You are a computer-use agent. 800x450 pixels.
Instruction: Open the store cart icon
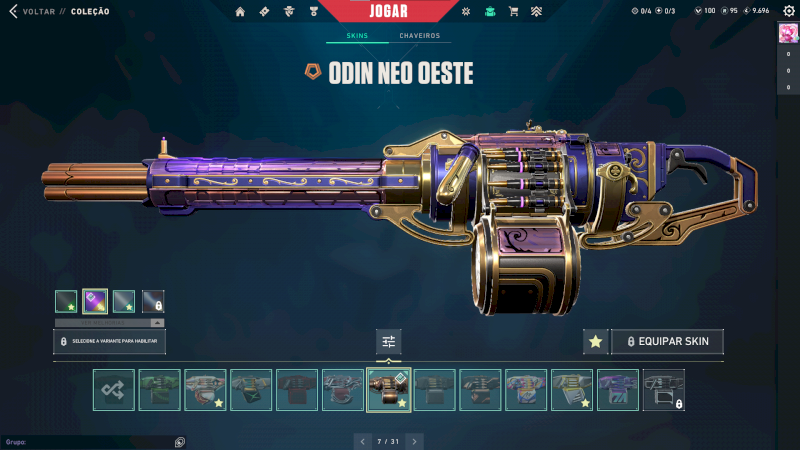[x=513, y=11]
